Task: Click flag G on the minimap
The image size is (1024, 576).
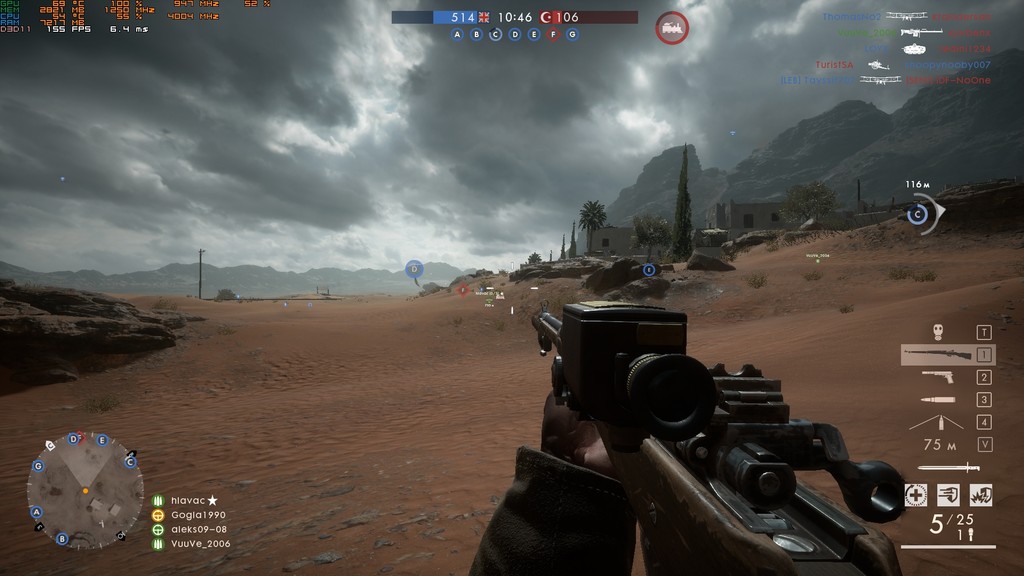Action: (x=38, y=466)
